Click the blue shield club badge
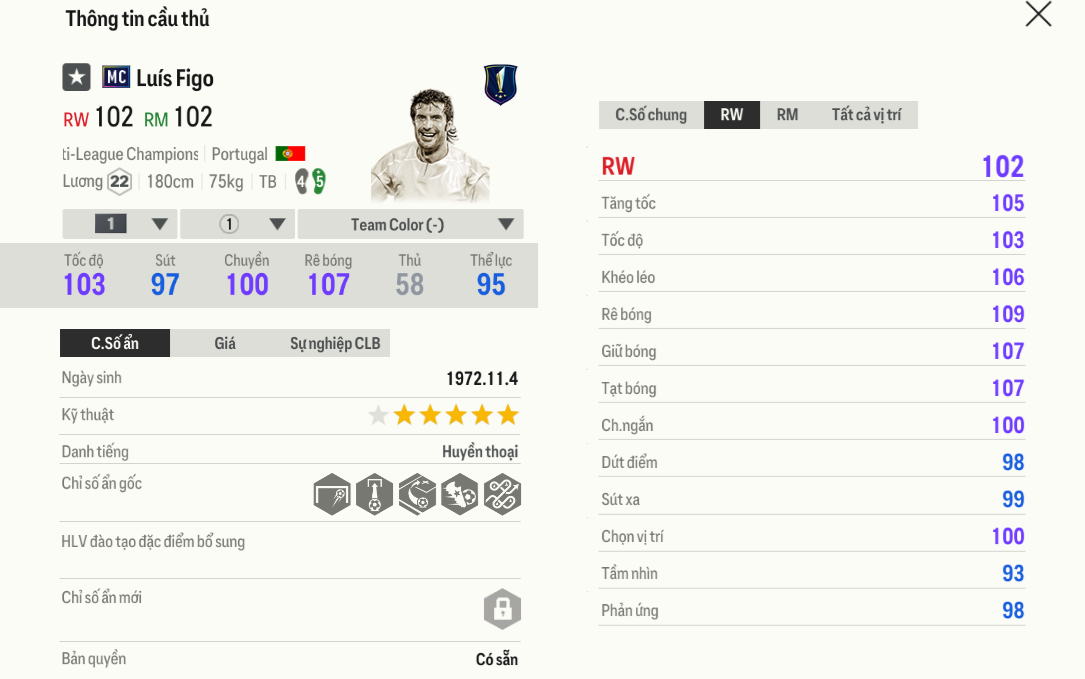 click(500, 84)
